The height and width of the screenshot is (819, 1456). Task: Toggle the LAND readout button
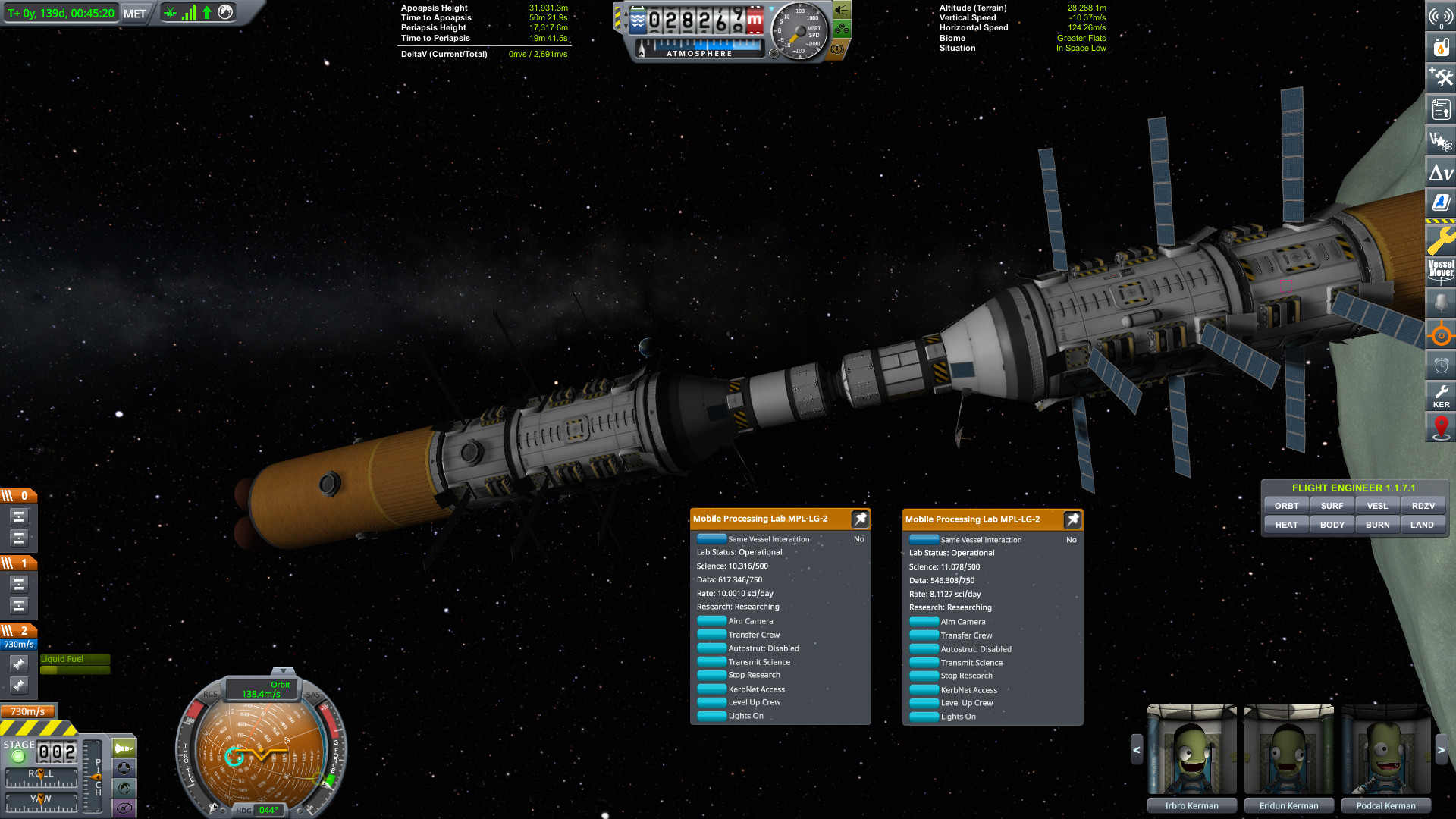pos(1422,525)
